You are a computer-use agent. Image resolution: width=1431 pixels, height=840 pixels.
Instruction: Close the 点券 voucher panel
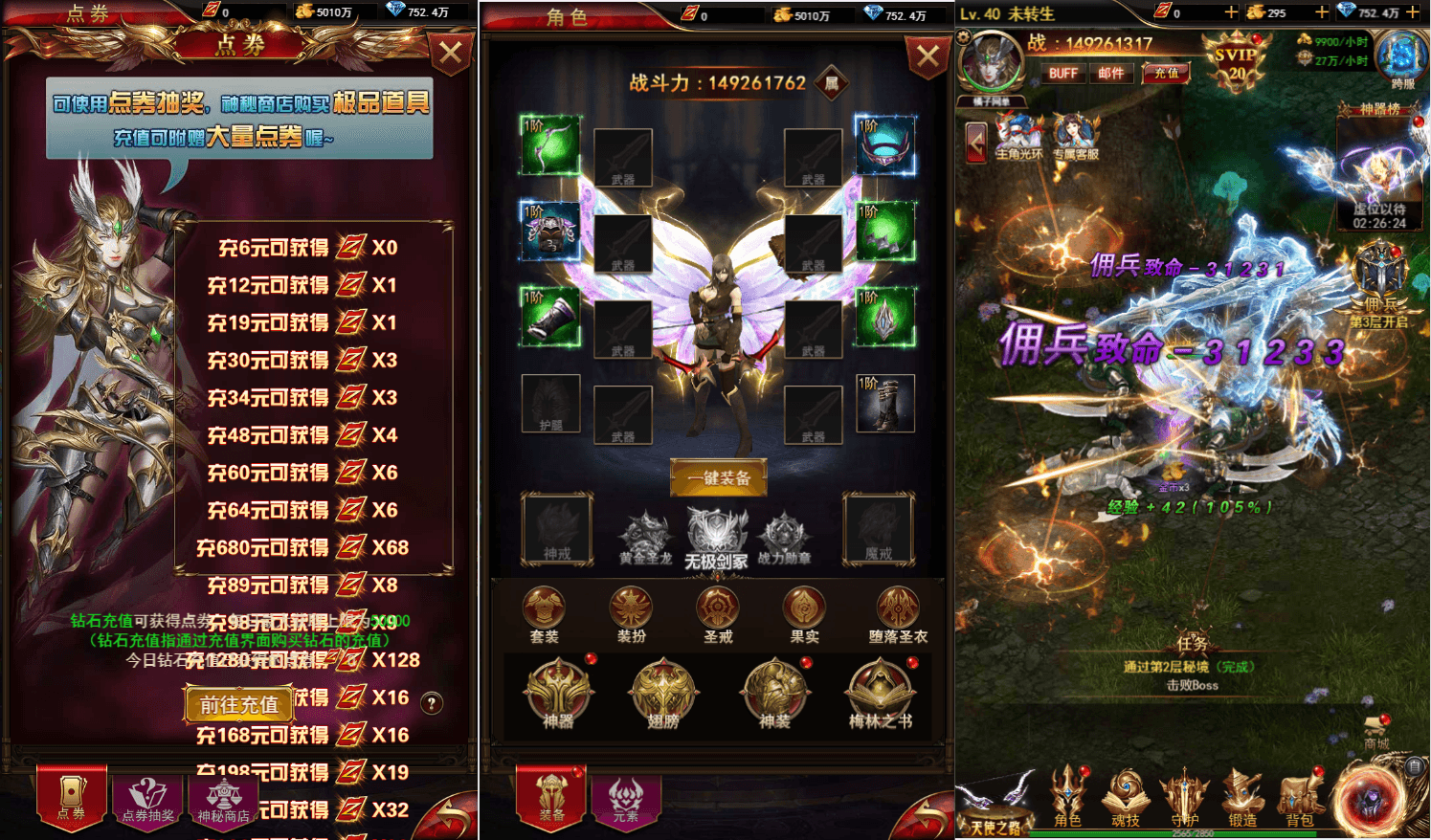pyautogui.click(x=450, y=54)
